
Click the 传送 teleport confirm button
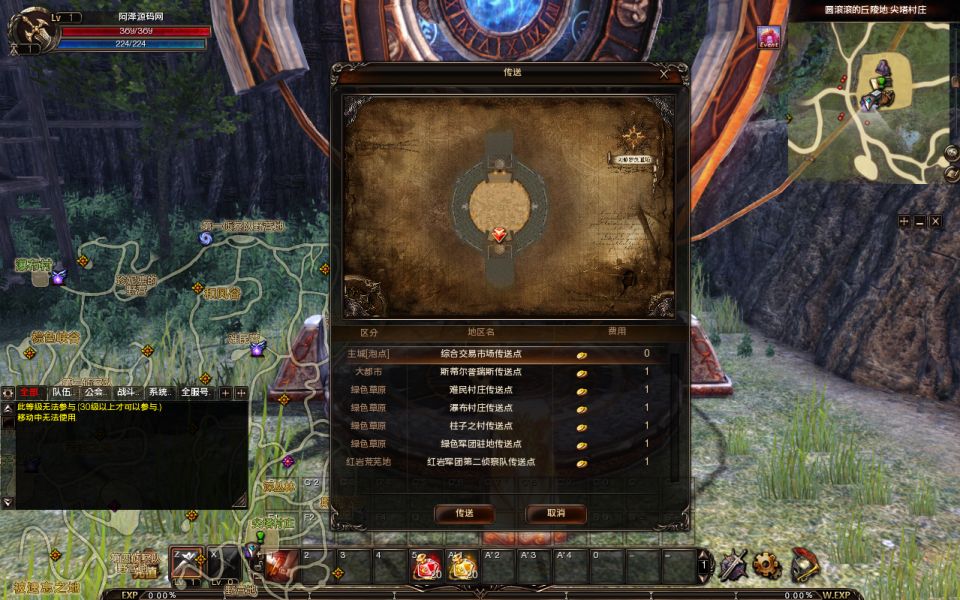464,513
